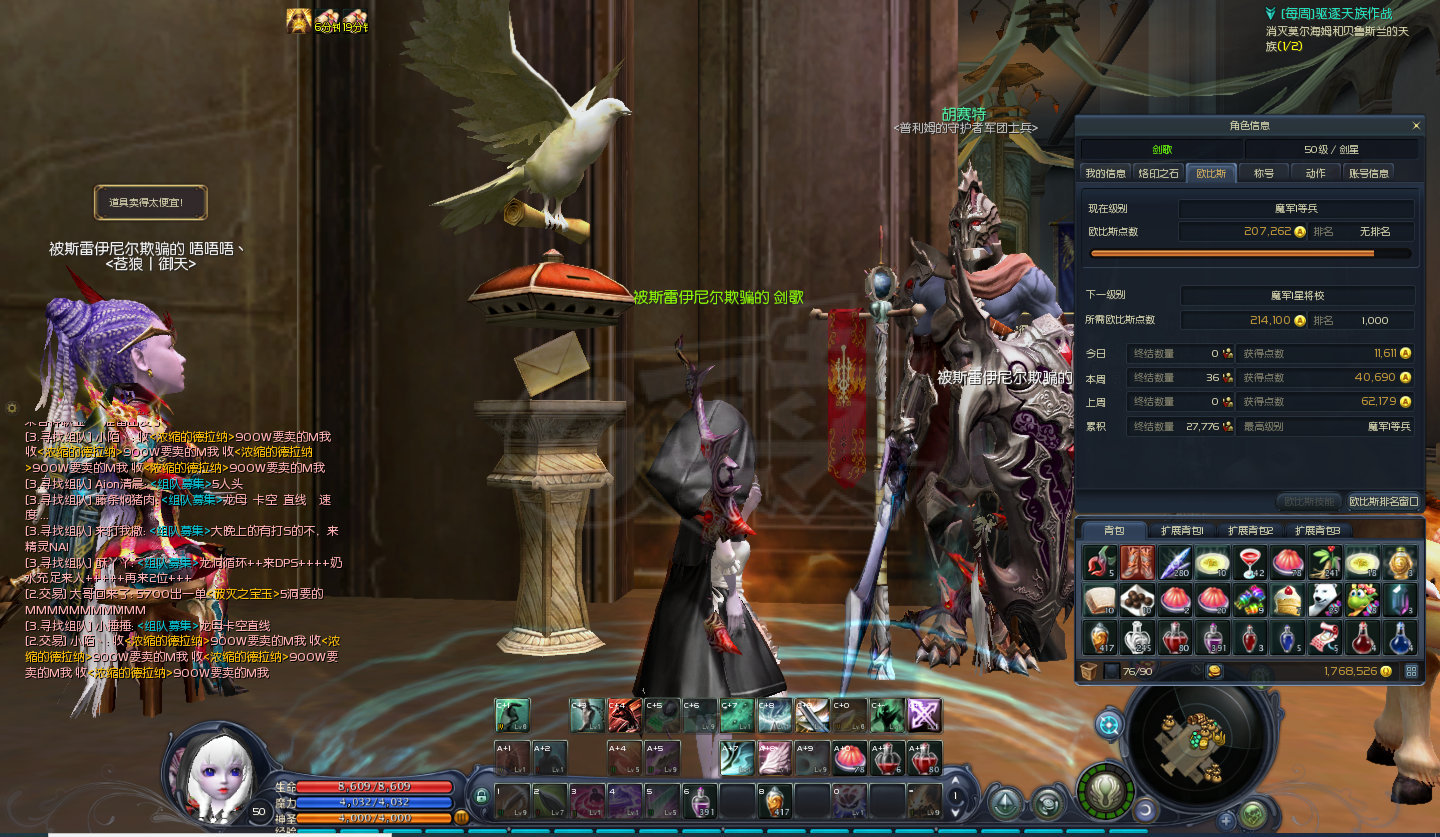Image resolution: width=1440 pixels, height=837 pixels.
Task: Switch to the 账号信息 tab
Action: 1369,173
